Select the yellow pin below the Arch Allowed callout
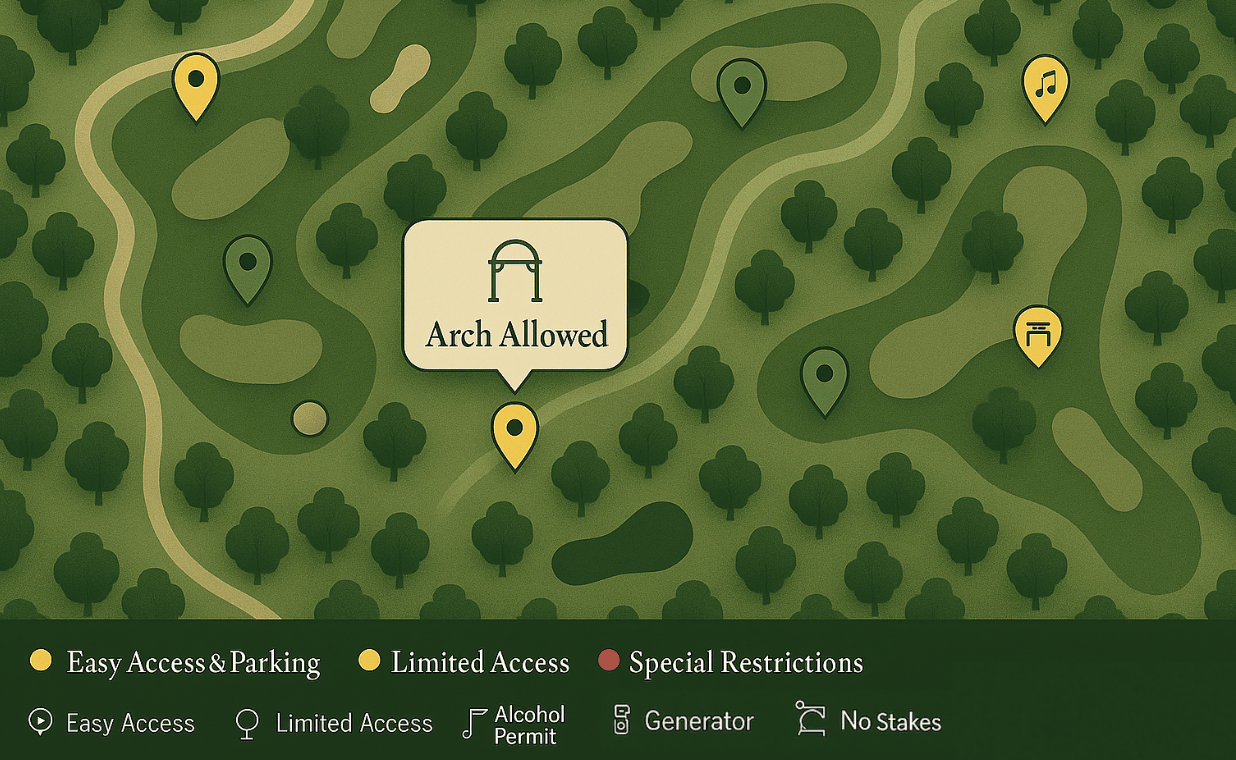This screenshot has width=1236, height=760. [x=514, y=432]
